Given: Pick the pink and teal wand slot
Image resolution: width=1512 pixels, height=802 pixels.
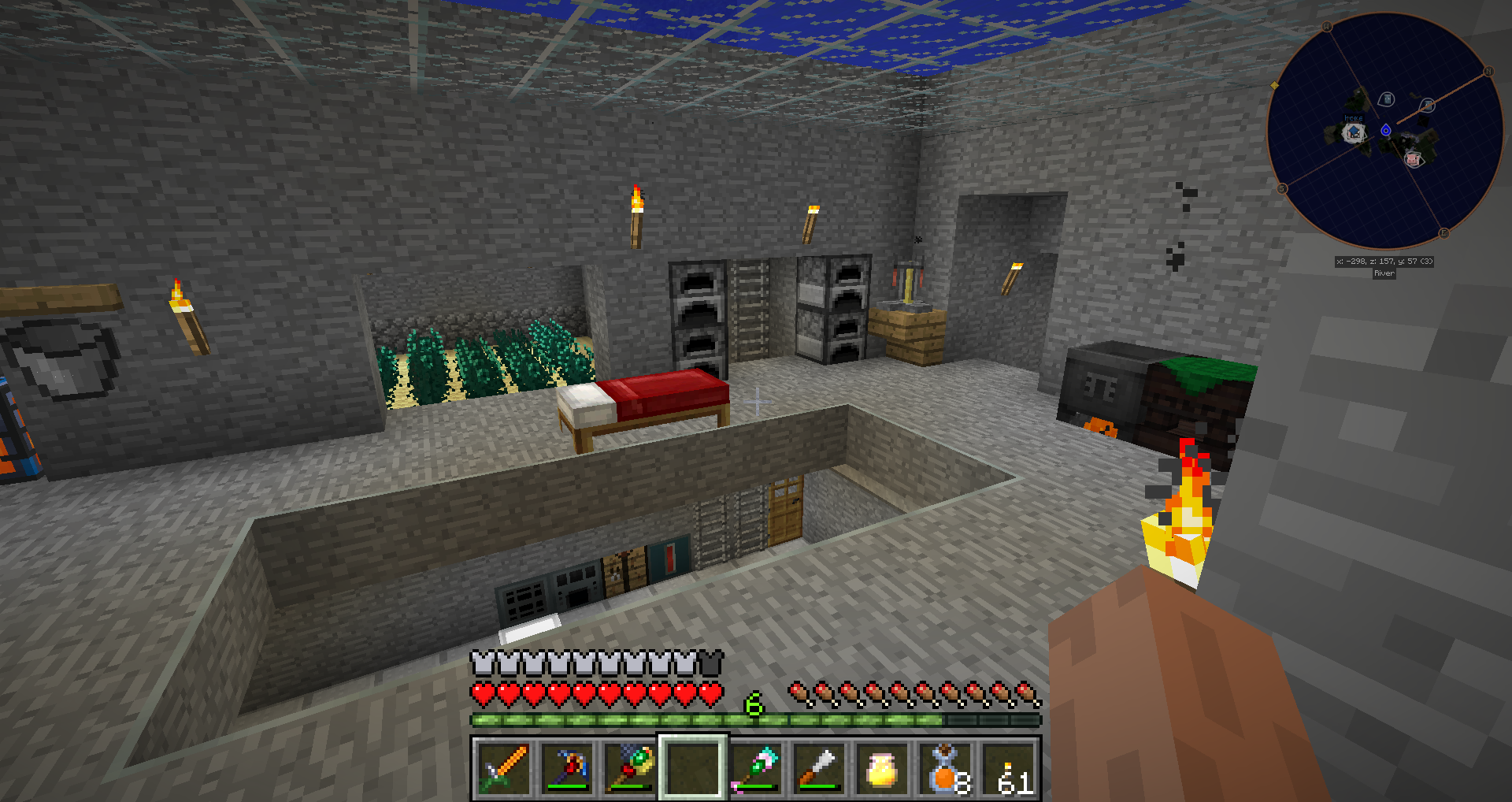Looking at the screenshot, I should point(756,768).
